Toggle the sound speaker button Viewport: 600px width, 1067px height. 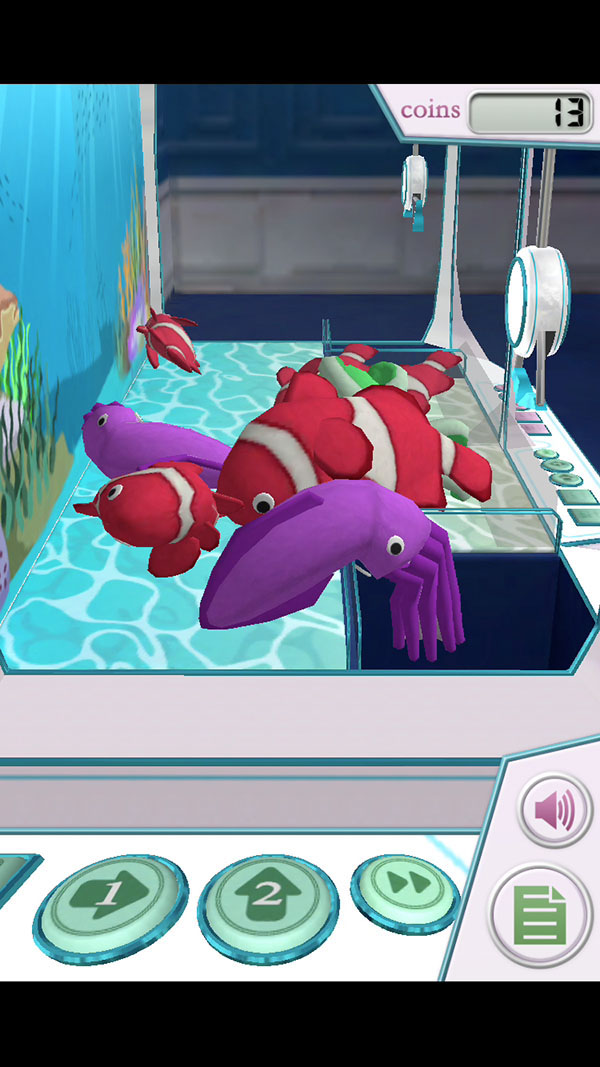(554, 811)
